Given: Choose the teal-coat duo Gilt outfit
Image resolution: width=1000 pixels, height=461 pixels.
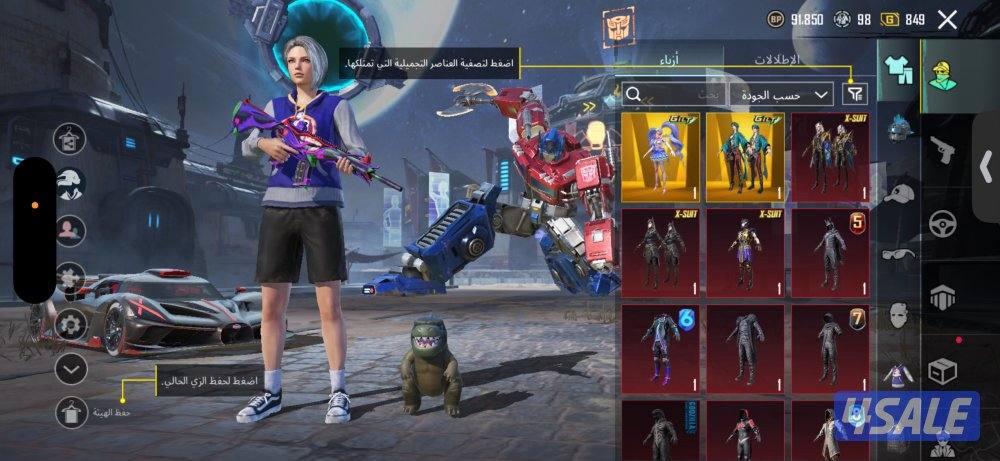Looking at the screenshot, I should point(744,156).
